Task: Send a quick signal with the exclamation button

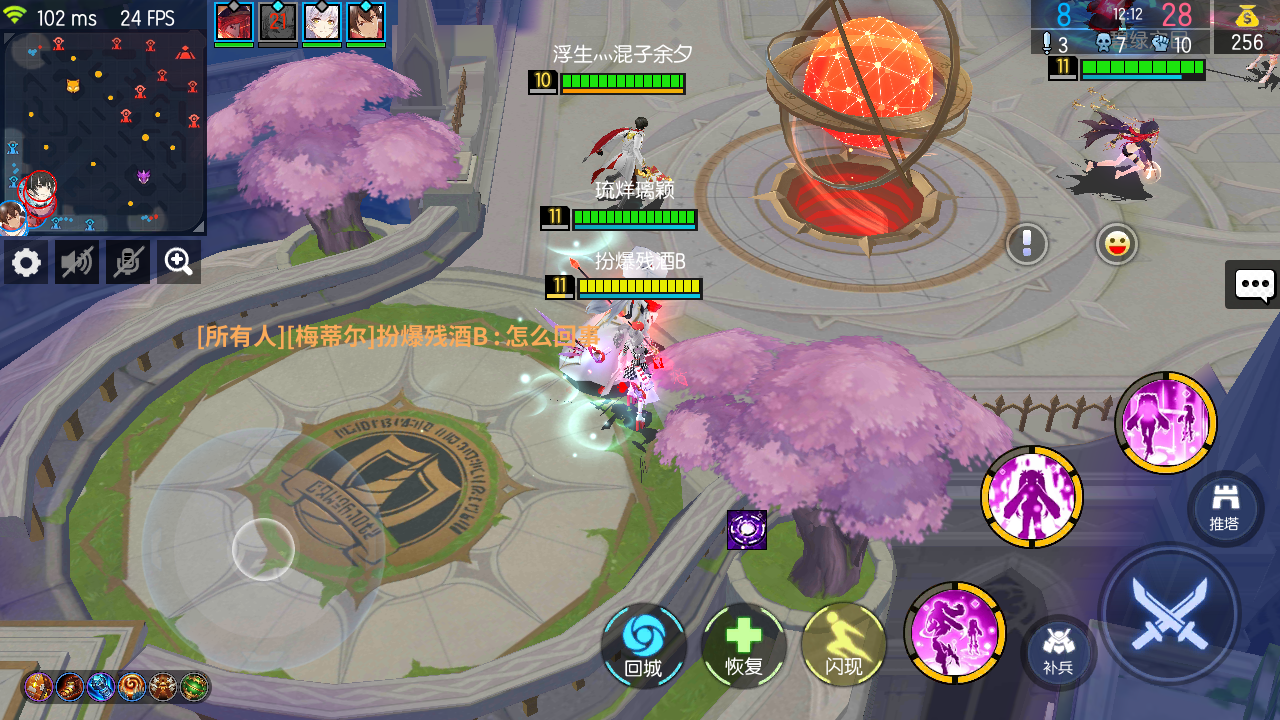Action: tap(1026, 245)
